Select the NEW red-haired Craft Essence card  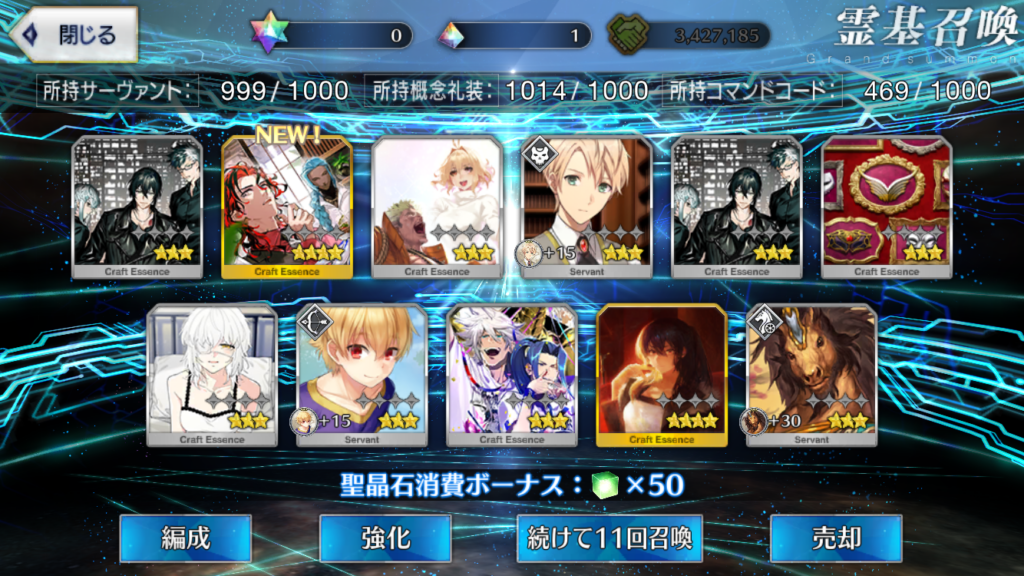(287, 207)
